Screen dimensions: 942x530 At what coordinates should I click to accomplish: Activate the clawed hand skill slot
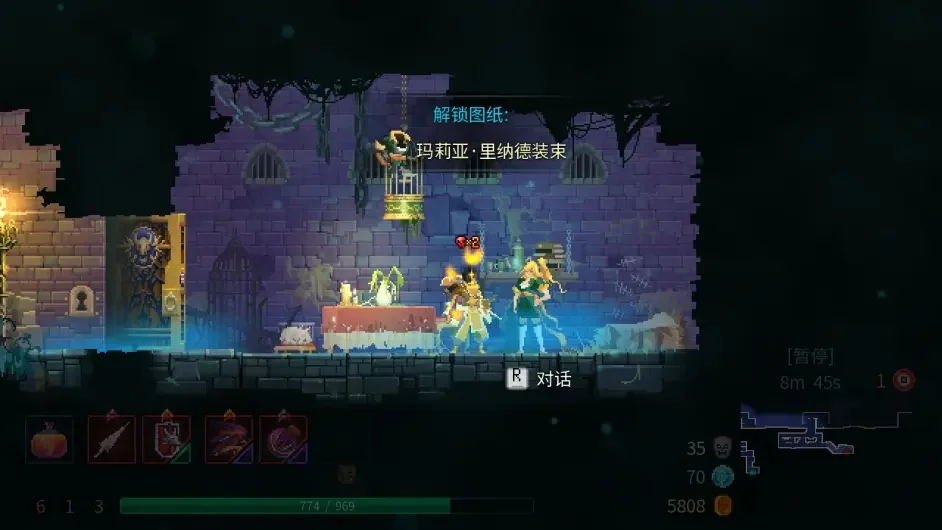229,439
